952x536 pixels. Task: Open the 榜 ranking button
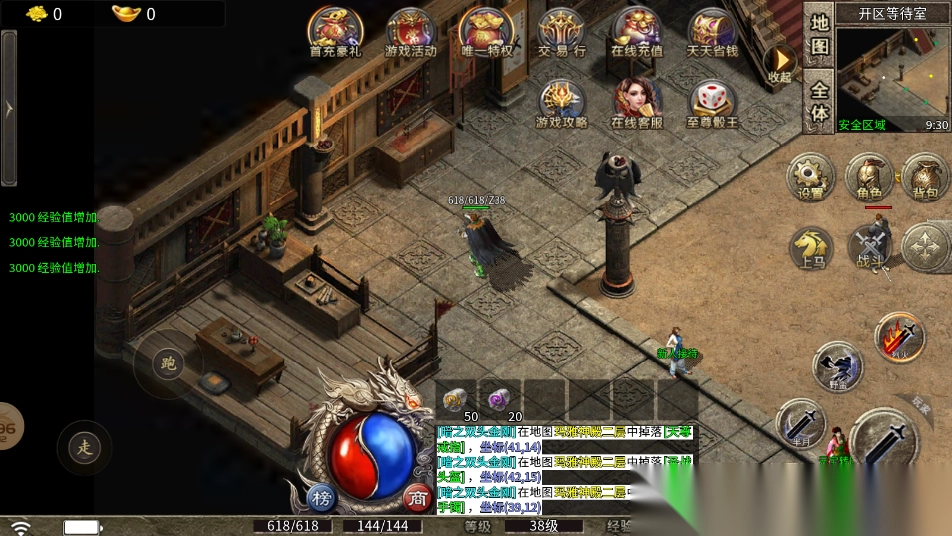(x=322, y=497)
